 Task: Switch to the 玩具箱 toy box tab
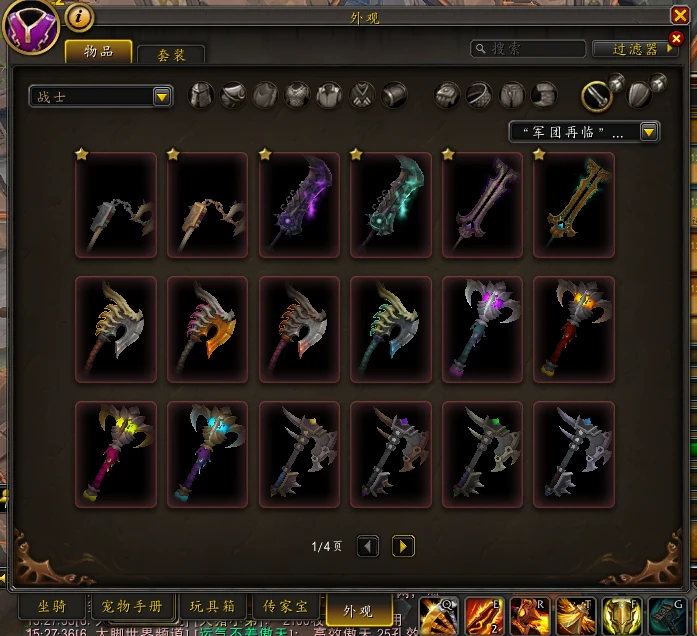(213, 606)
